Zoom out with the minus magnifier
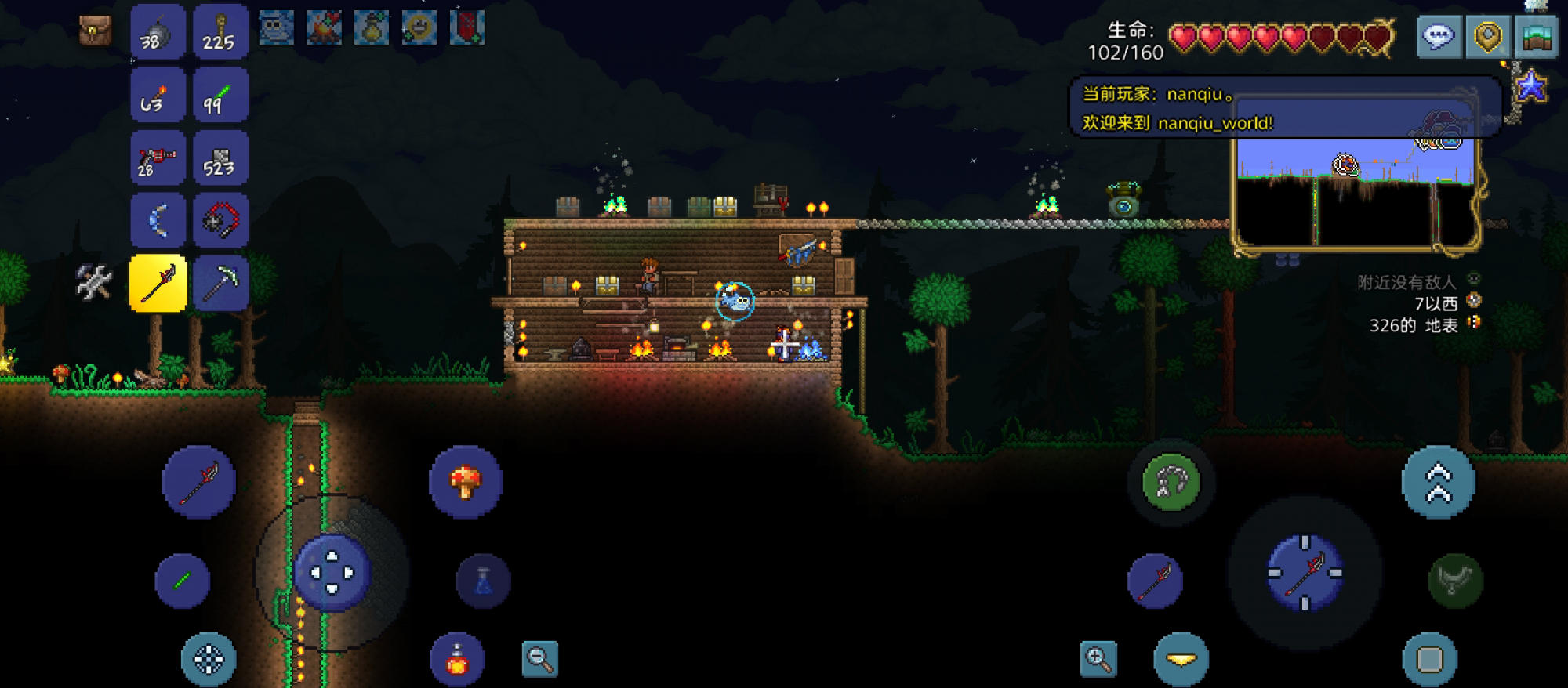 coord(540,659)
